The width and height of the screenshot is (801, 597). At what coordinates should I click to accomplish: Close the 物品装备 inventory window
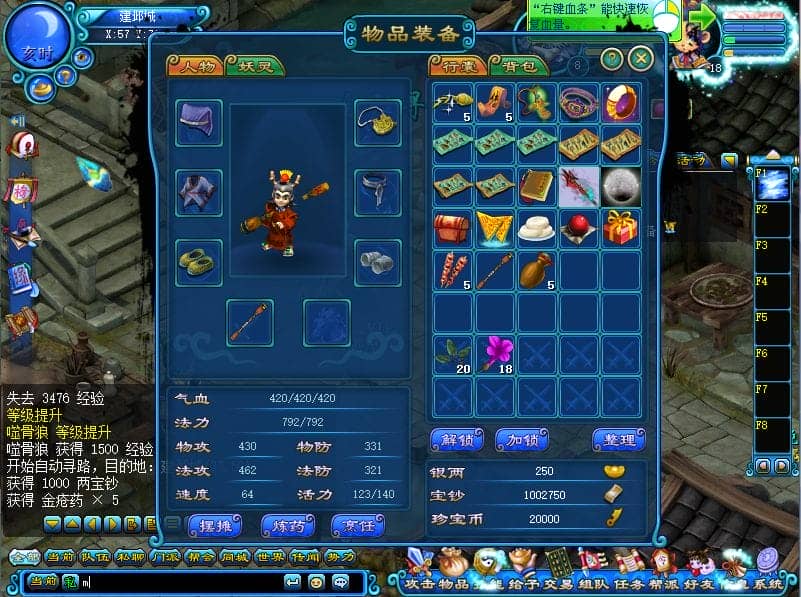[641, 59]
